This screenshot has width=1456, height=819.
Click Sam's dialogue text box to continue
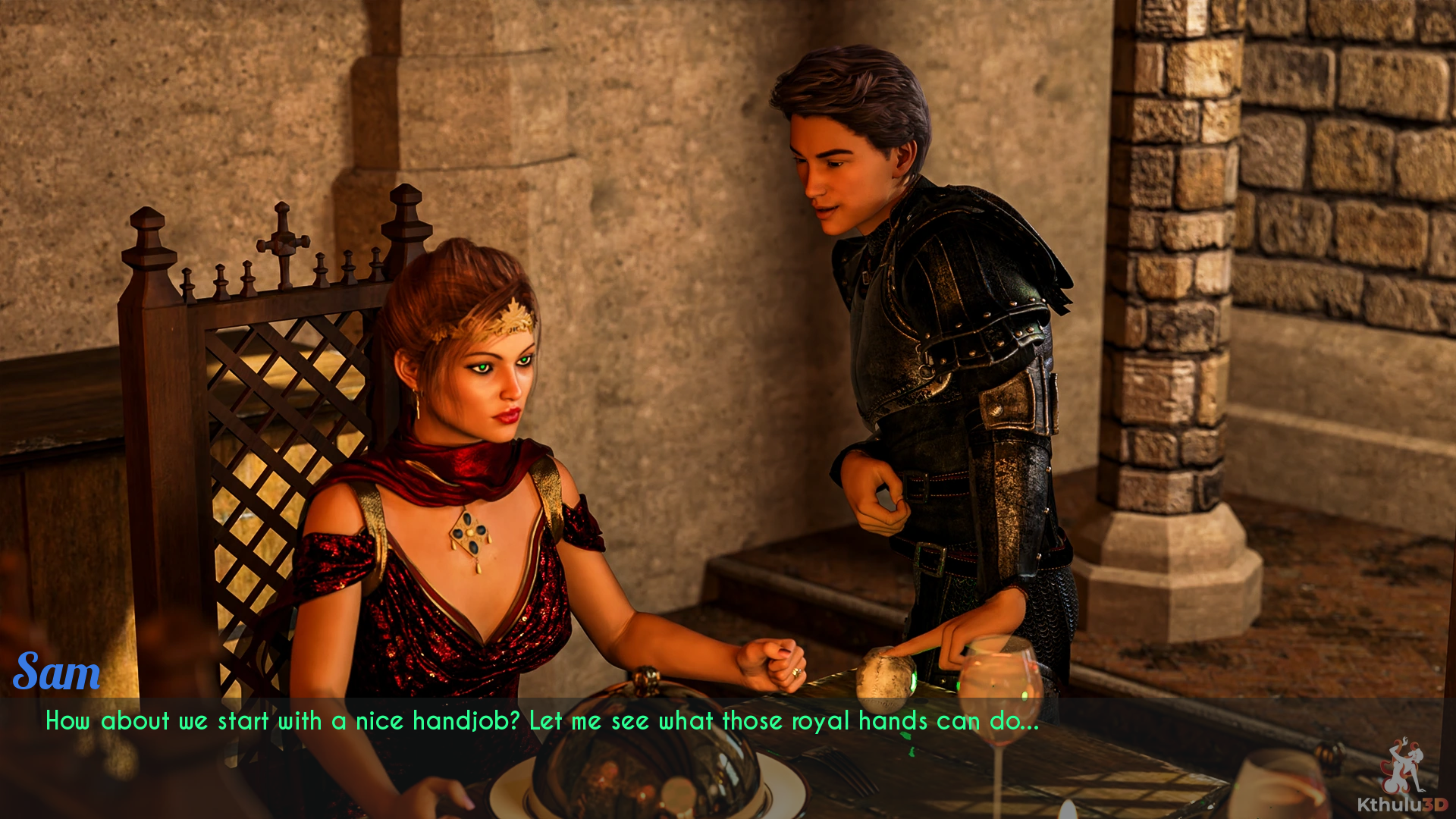541,721
